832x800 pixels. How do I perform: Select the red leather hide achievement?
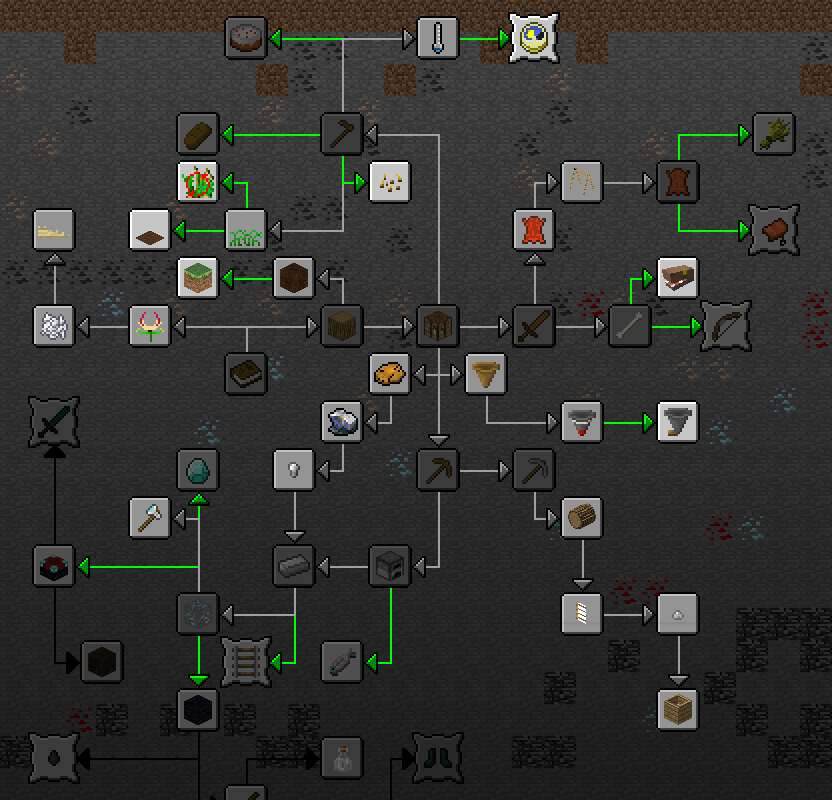tap(533, 230)
